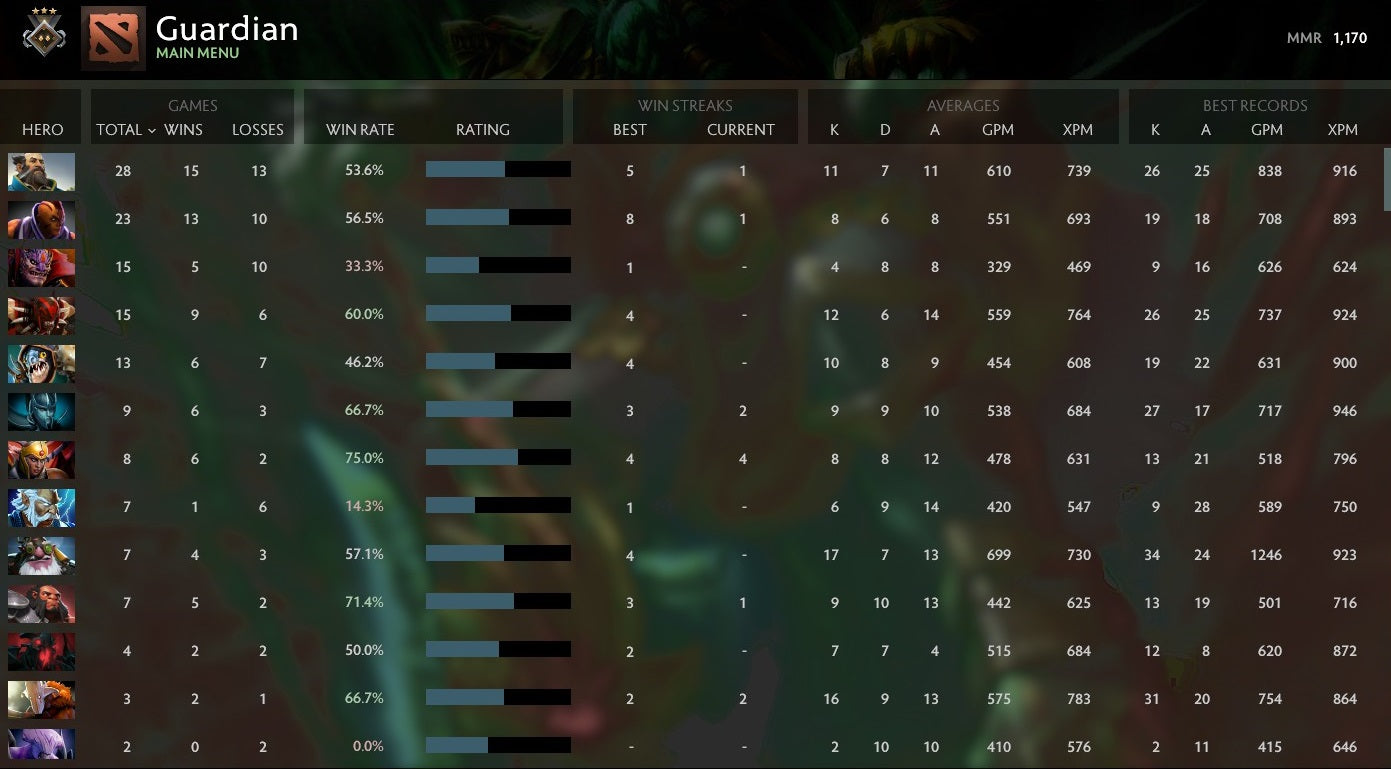The image size is (1391, 769).
Task: Open Phantom Assassin's hero portrait
Action: 41,411
